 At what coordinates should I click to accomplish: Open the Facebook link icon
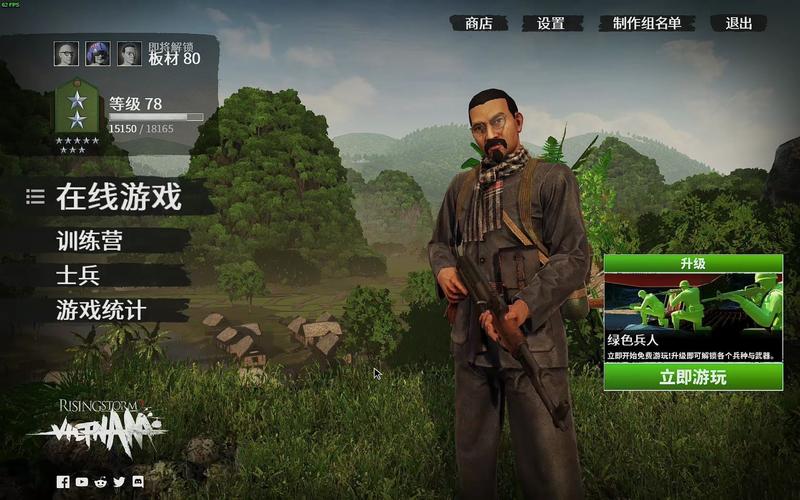(63, 482)
